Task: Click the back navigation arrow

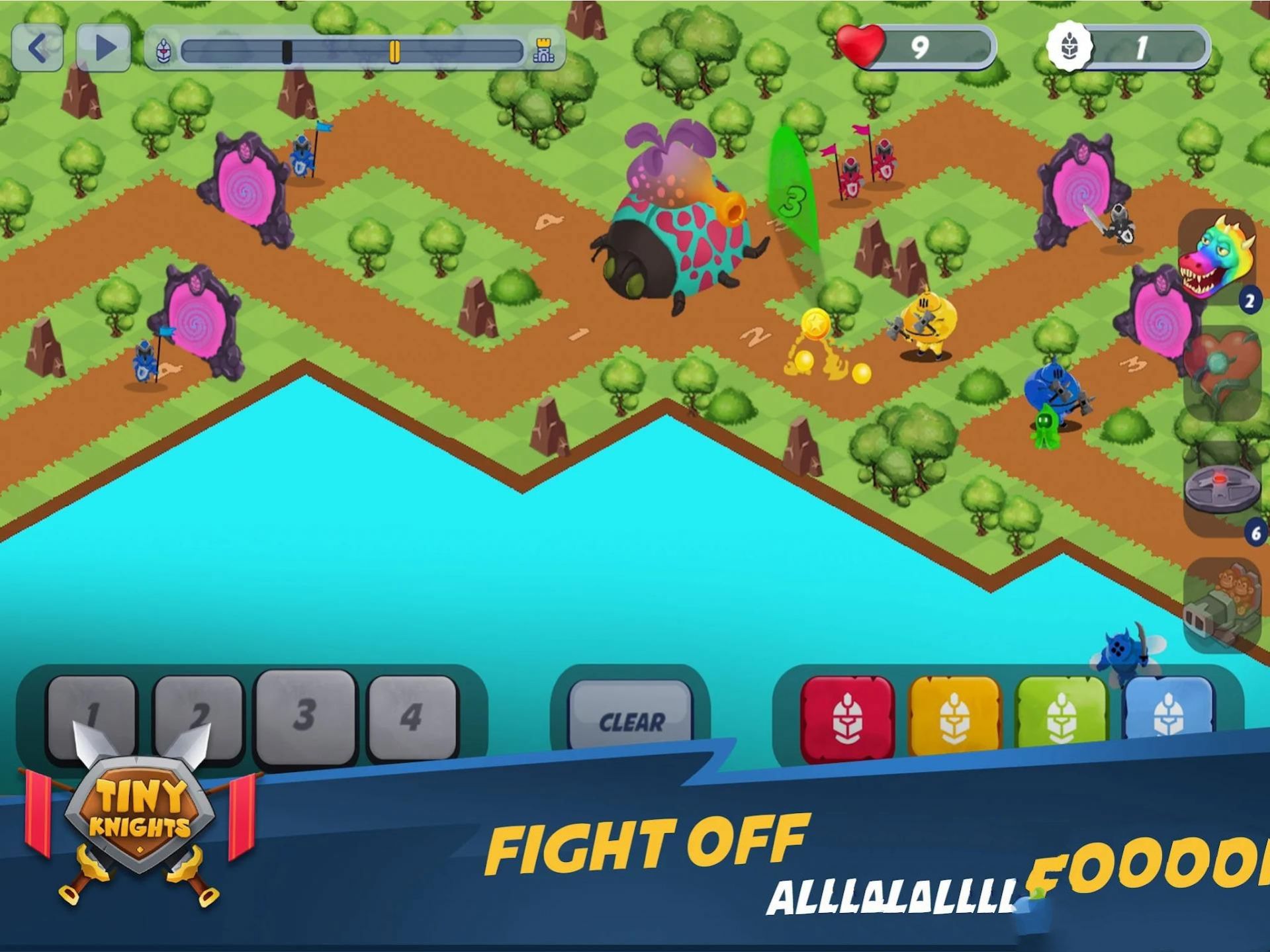Action: click(38, 46)
